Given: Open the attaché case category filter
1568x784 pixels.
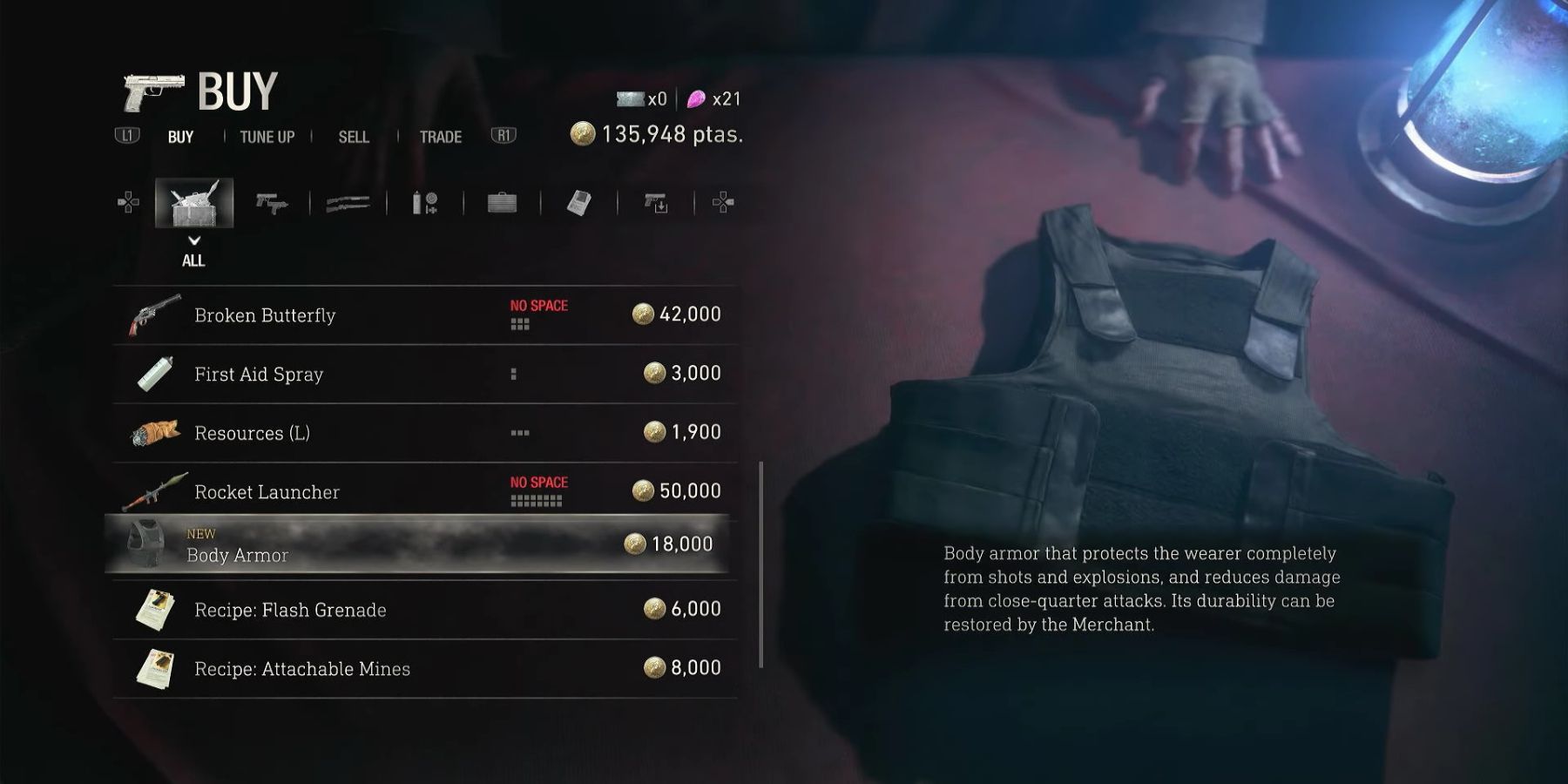Looking at the screenshot, I should (501, 202).
